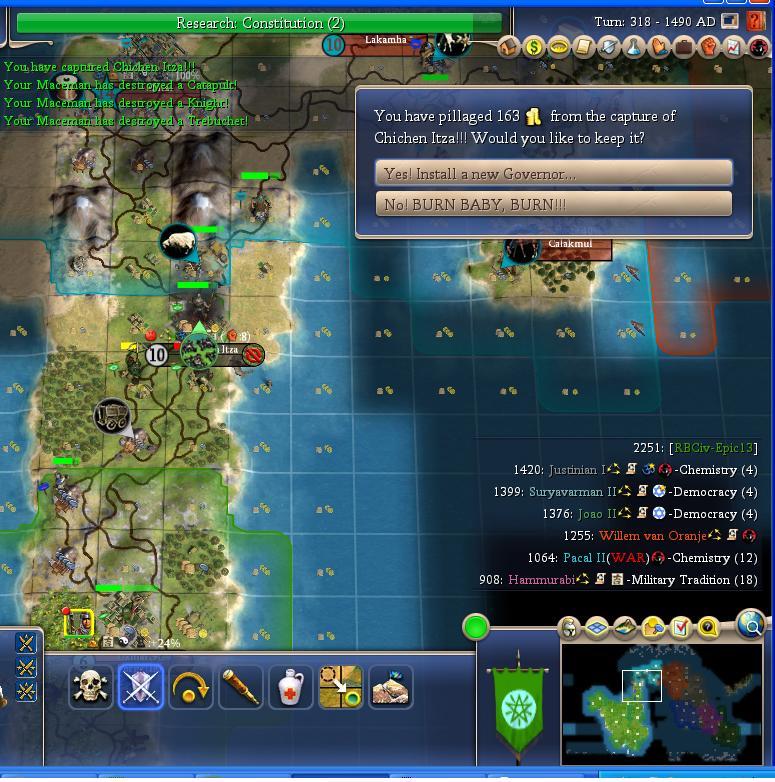Choose 'Yes! Install a new Governor...'

553,173
